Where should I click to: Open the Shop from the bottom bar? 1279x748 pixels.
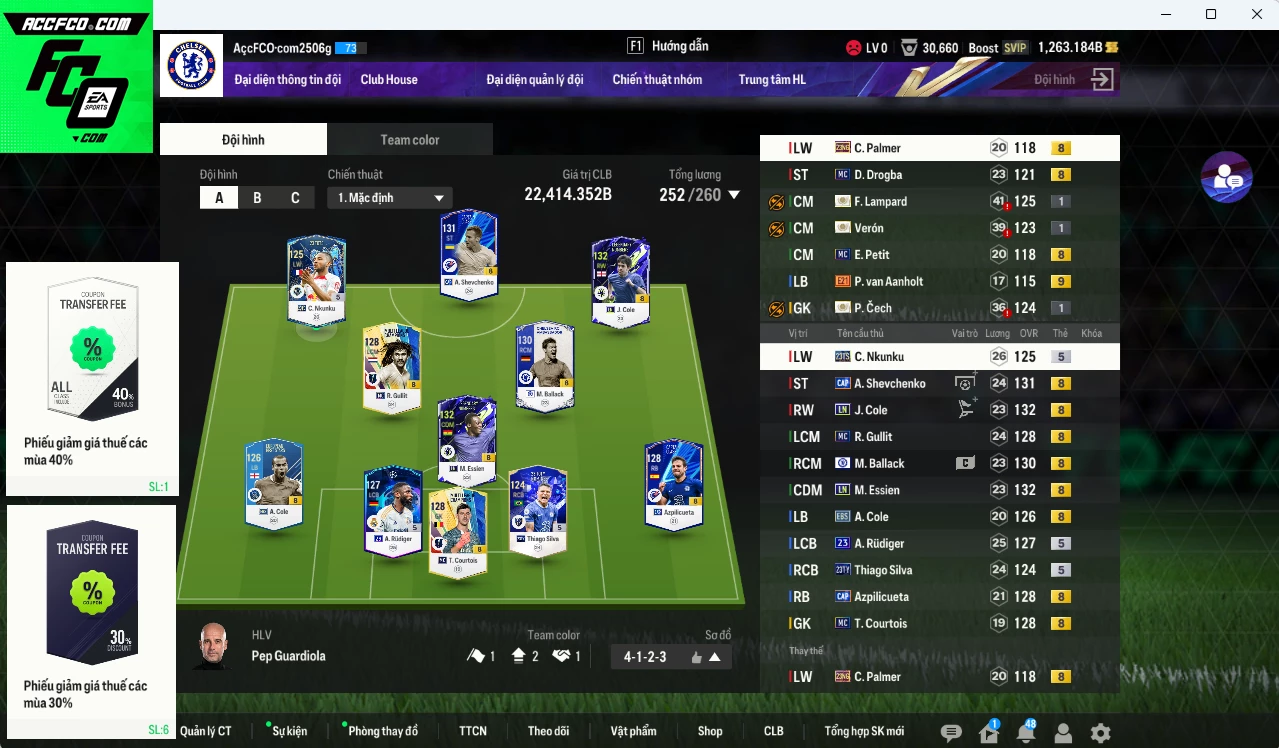coord(710,731)
